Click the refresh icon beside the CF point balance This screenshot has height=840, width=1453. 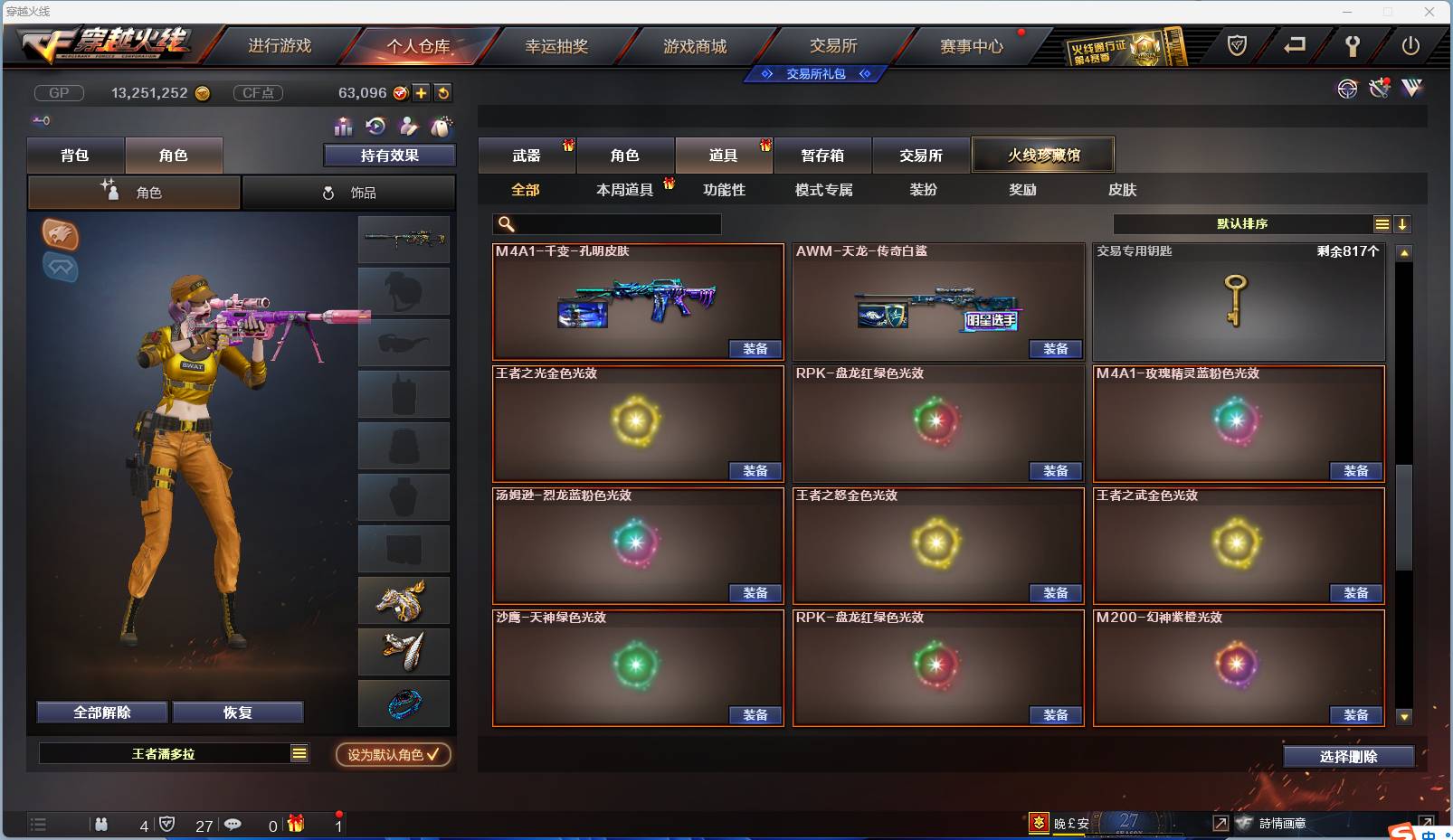click(x=443, y=91)
